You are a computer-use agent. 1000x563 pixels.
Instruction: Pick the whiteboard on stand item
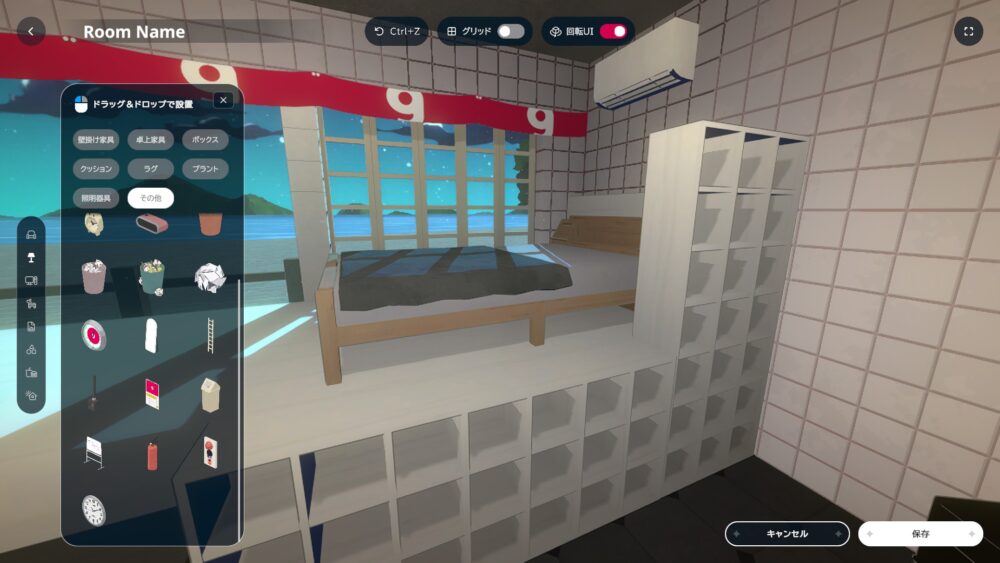(94, 452)
